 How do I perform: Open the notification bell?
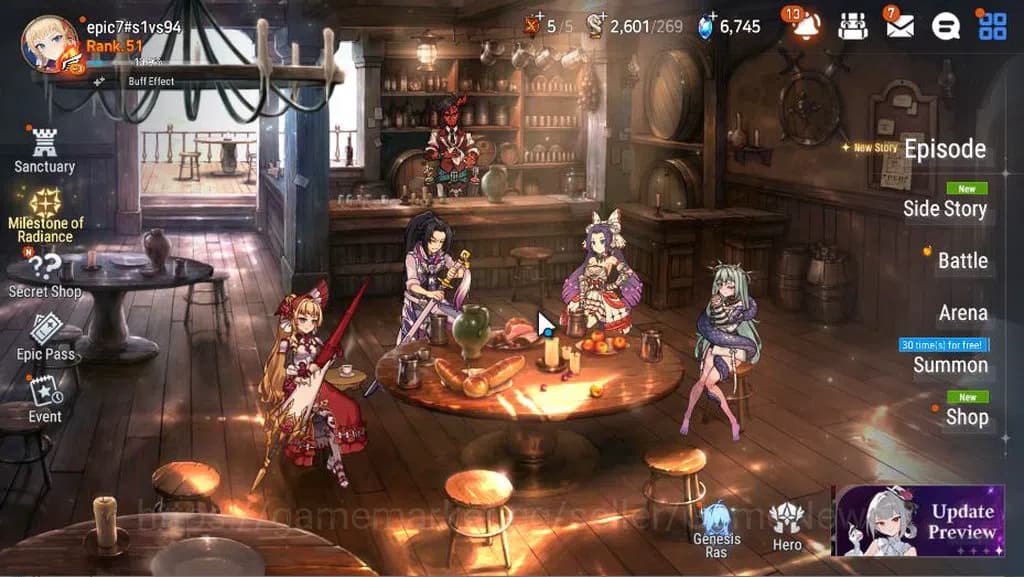pyautogui.click(x=806, y=26)
